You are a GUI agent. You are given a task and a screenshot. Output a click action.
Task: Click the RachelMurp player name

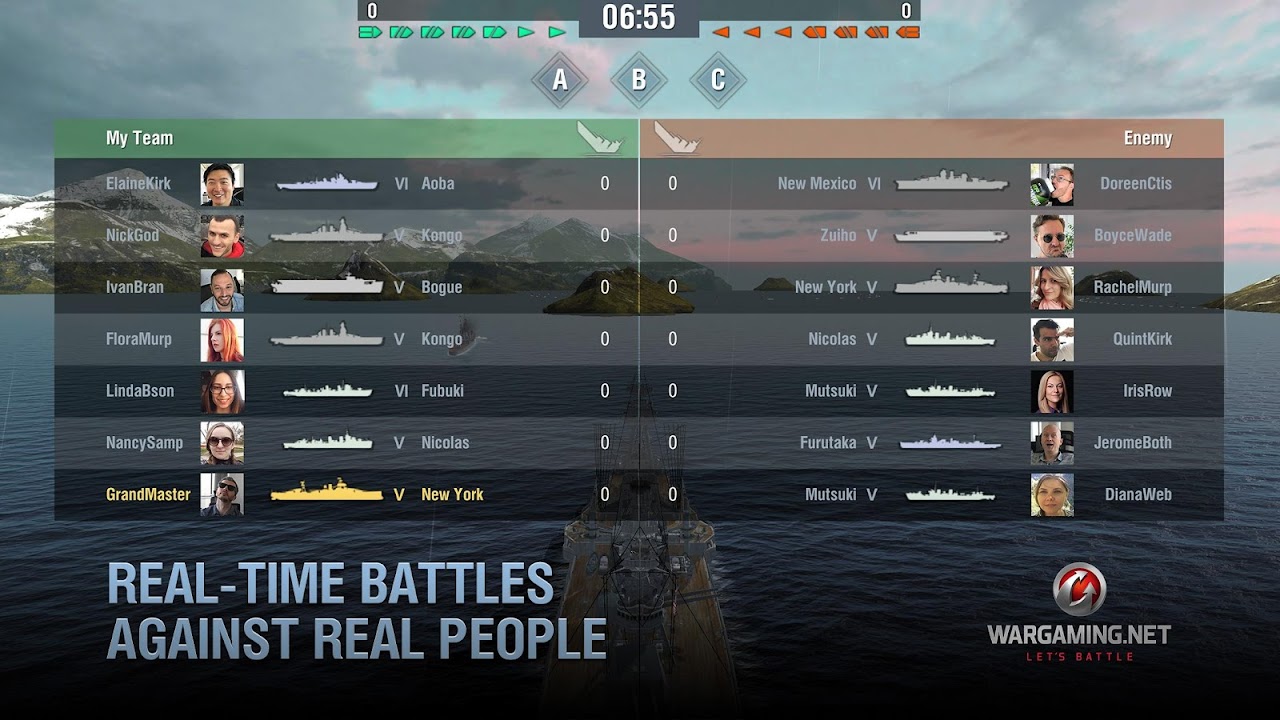click(x=1135, y=287)
